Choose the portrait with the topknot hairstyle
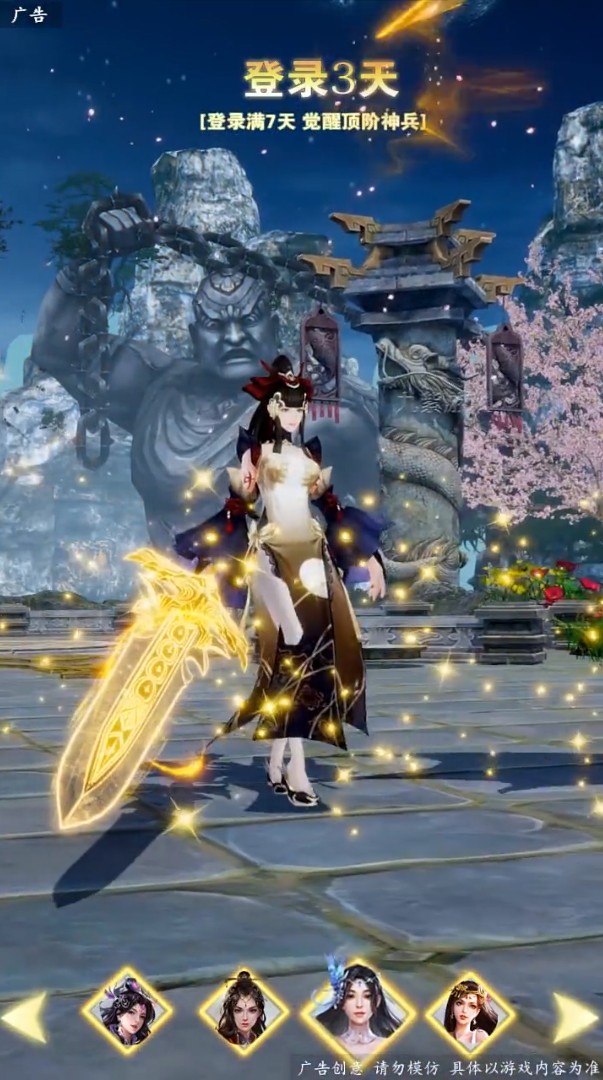The height and width of the screenshot is (1080, 603). (243, 1012)
